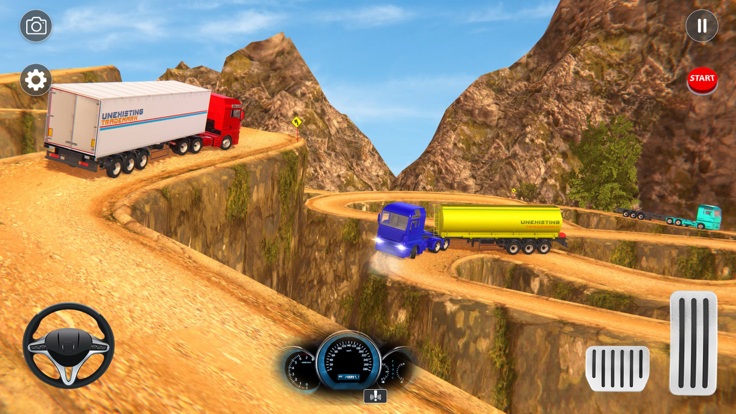
Task: Click the steering wheel control
Action: coord(68,345)
